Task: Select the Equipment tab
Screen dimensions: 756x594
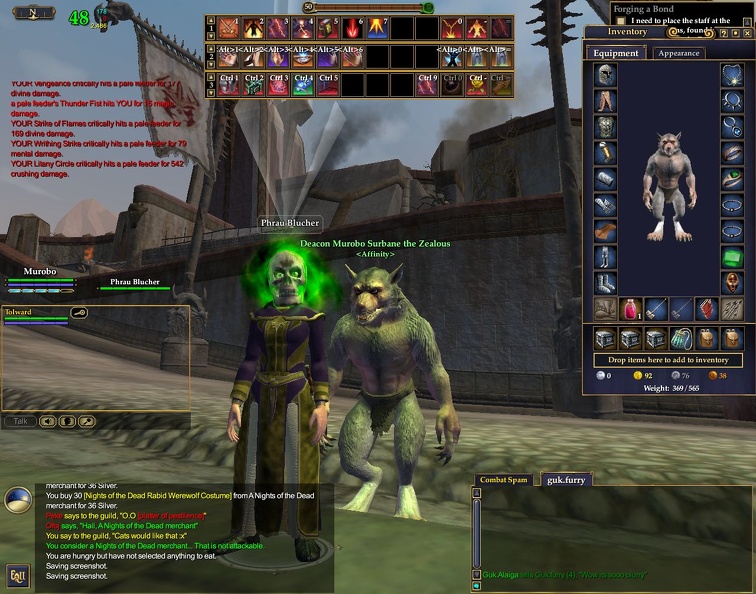Action: pyautogui.click(x=616, y=53)
